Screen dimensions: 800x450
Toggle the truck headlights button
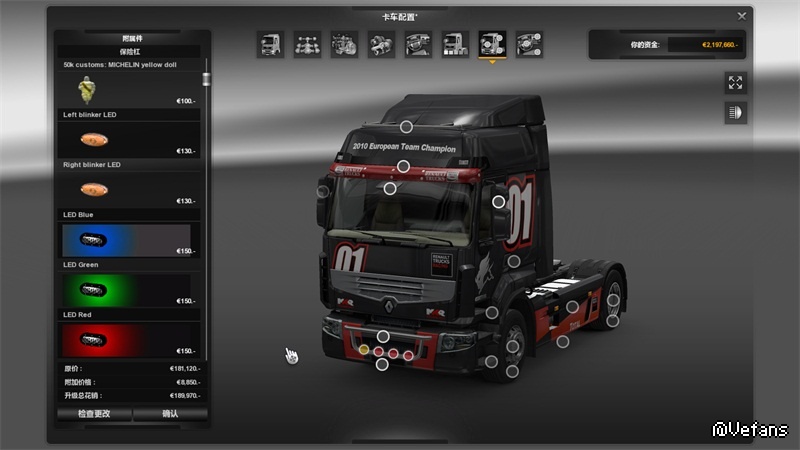pos(736,113)
